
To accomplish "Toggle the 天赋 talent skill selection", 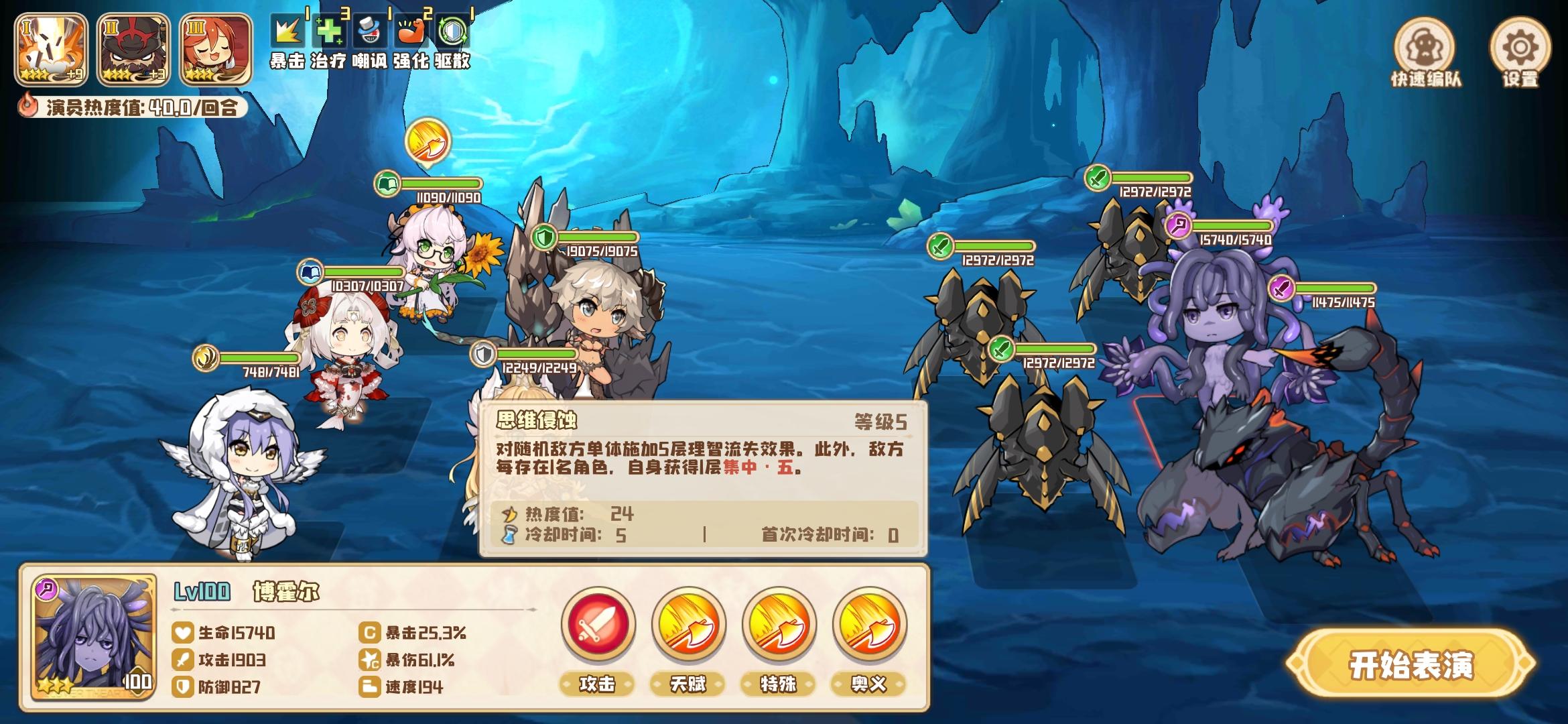I will click(689, 625).
